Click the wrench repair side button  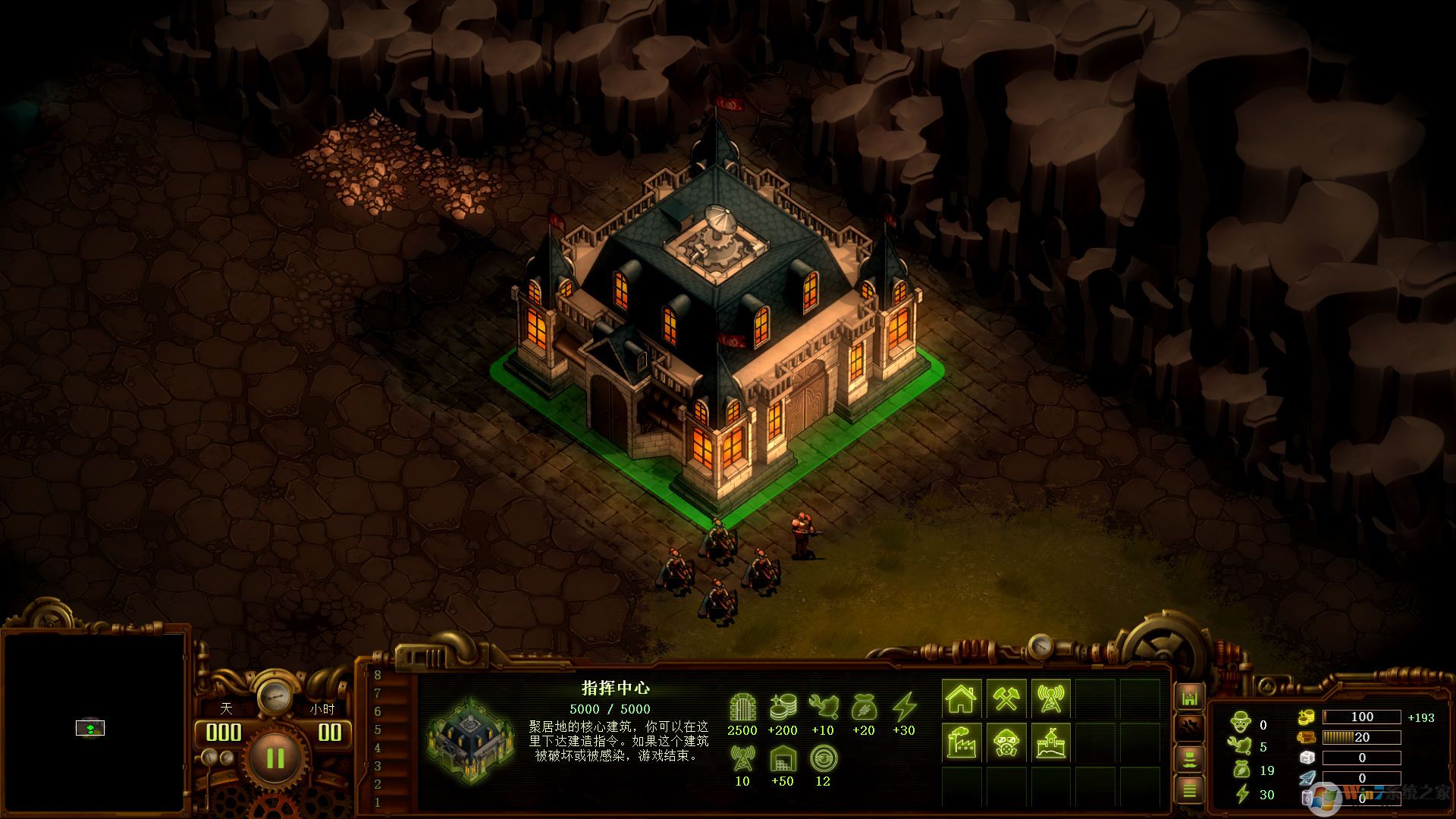click(1189, 727)
